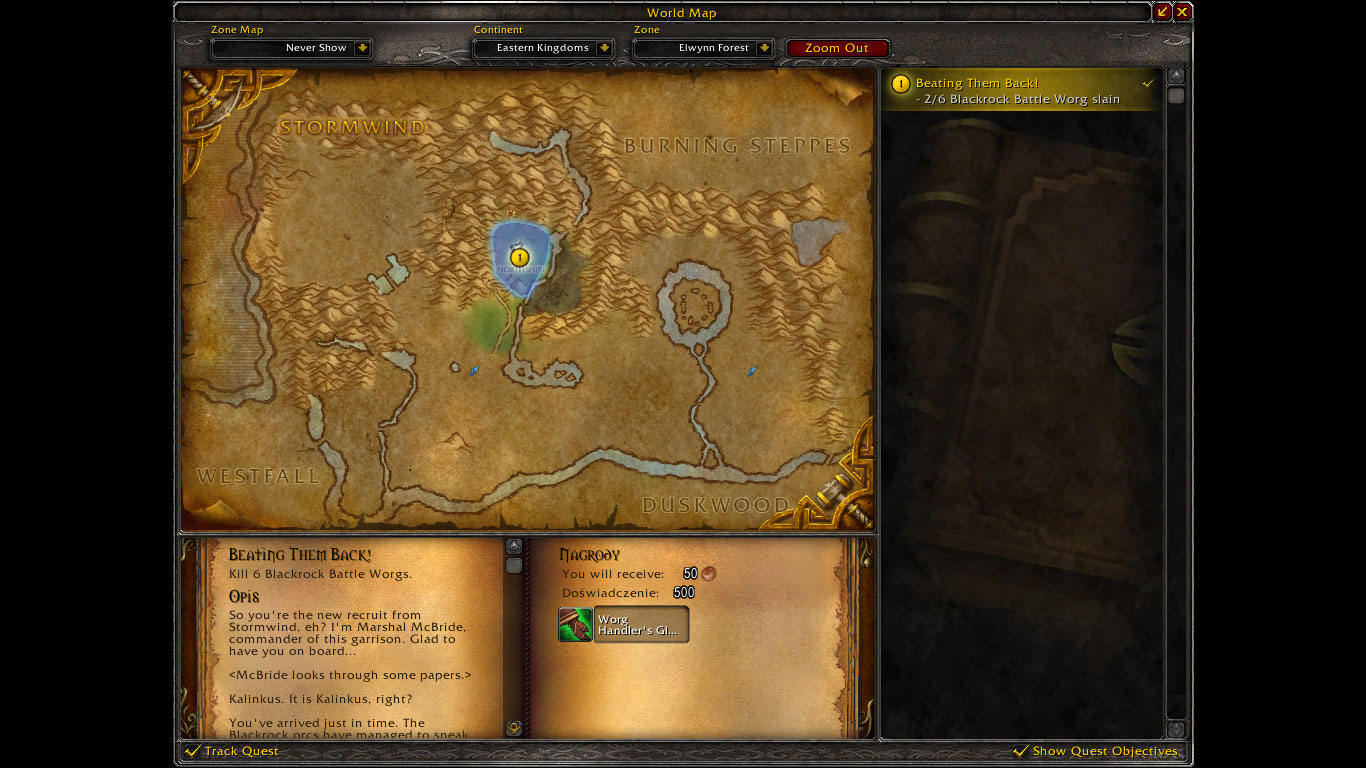
Task: Open the Zone Map dropdown showing Never Show
Action: coord(290,47)
